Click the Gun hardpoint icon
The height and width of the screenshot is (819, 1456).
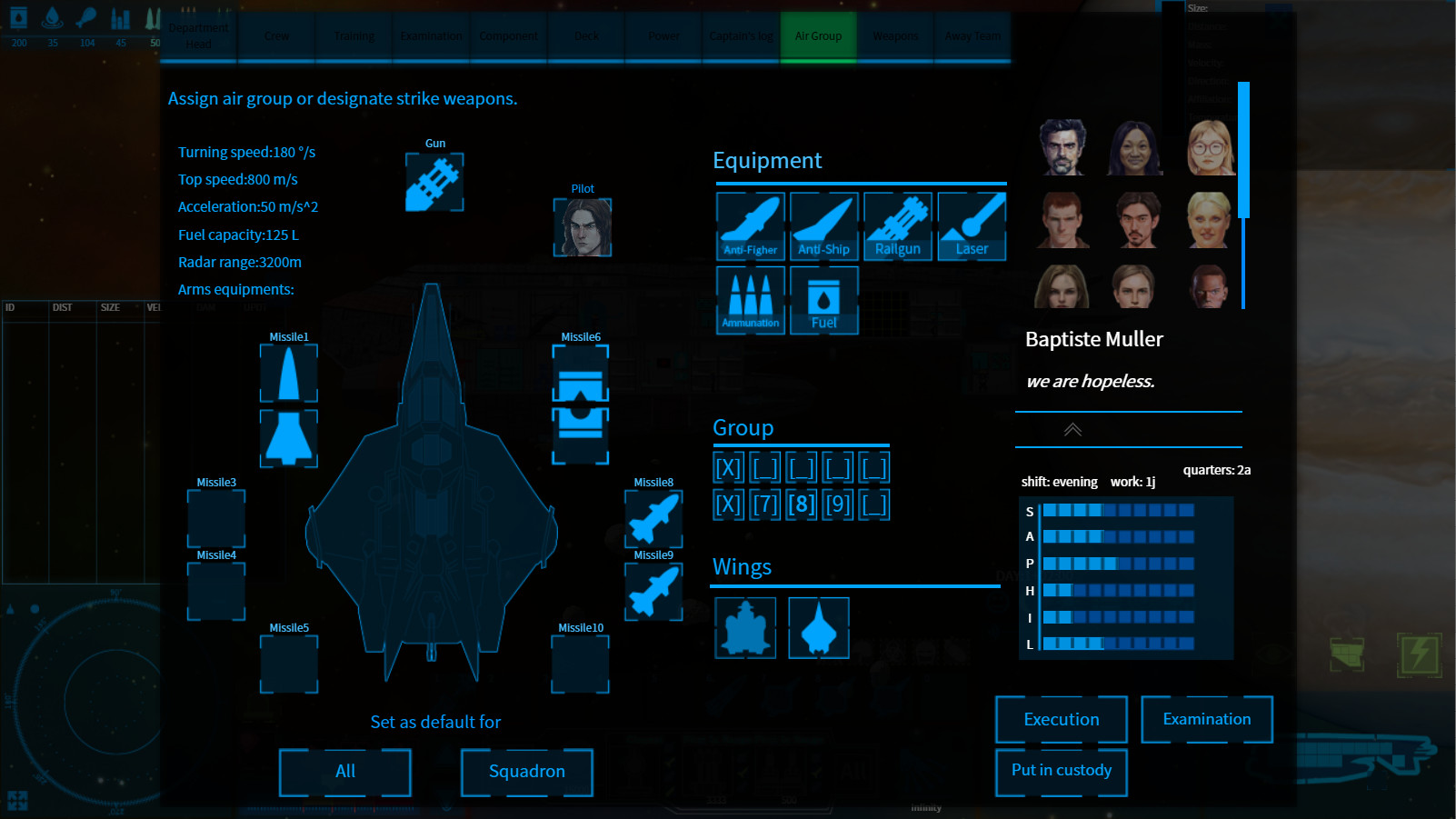434,180
